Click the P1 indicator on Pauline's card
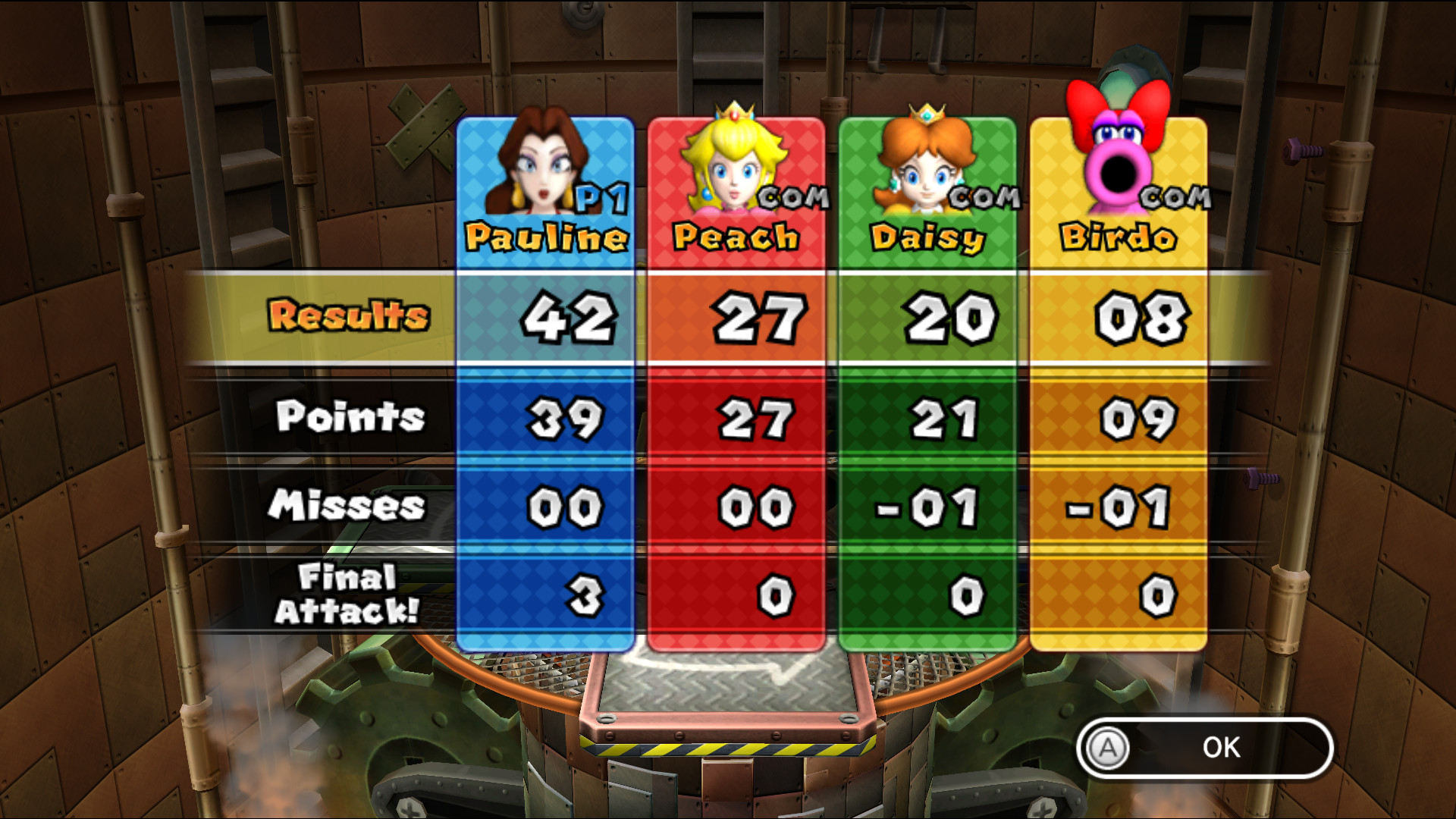 599,197
